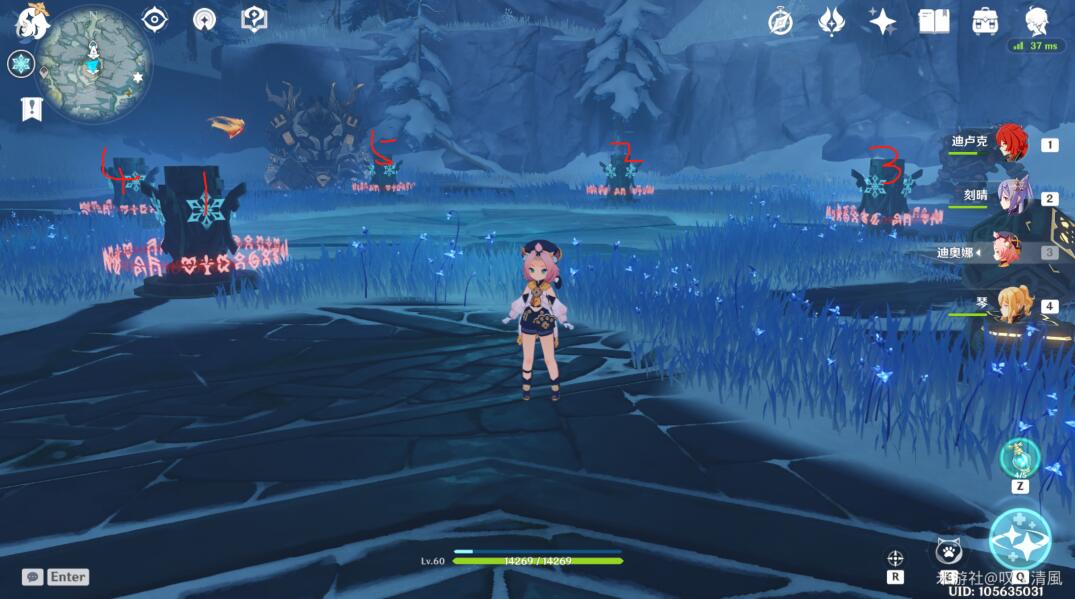Click the snowflake icon beside the minimap
This screenshot has width=1075, height=599.
[x=20, y=65]
